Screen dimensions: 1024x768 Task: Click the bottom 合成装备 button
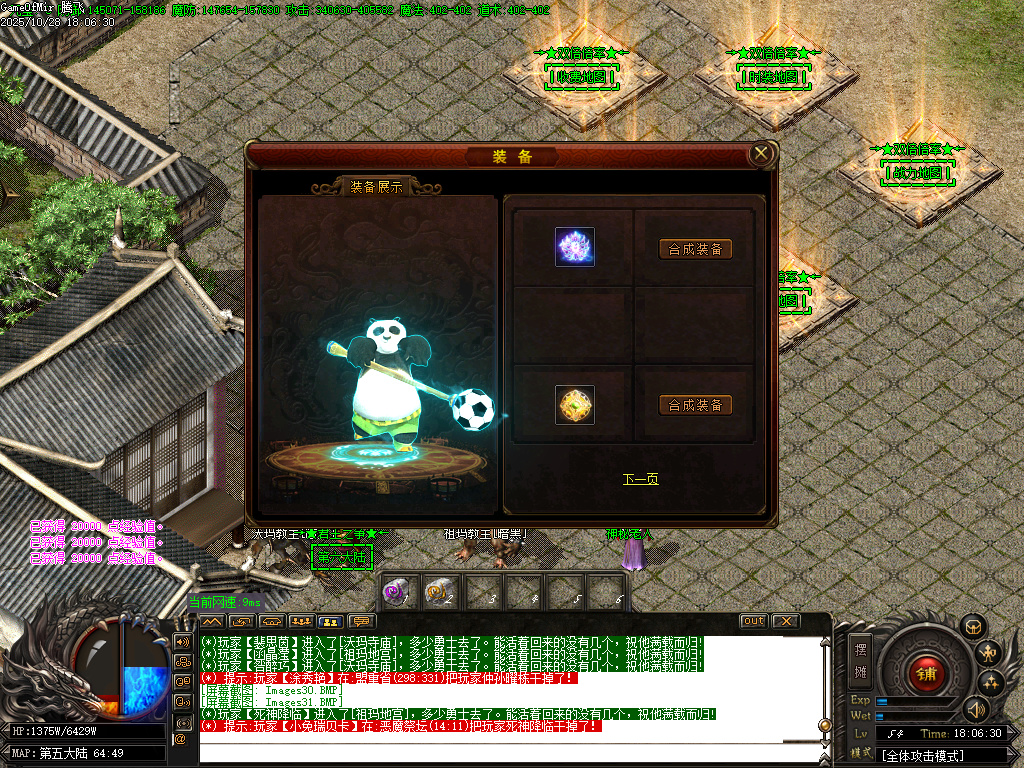pyautogui.click(x=696, y=405)
